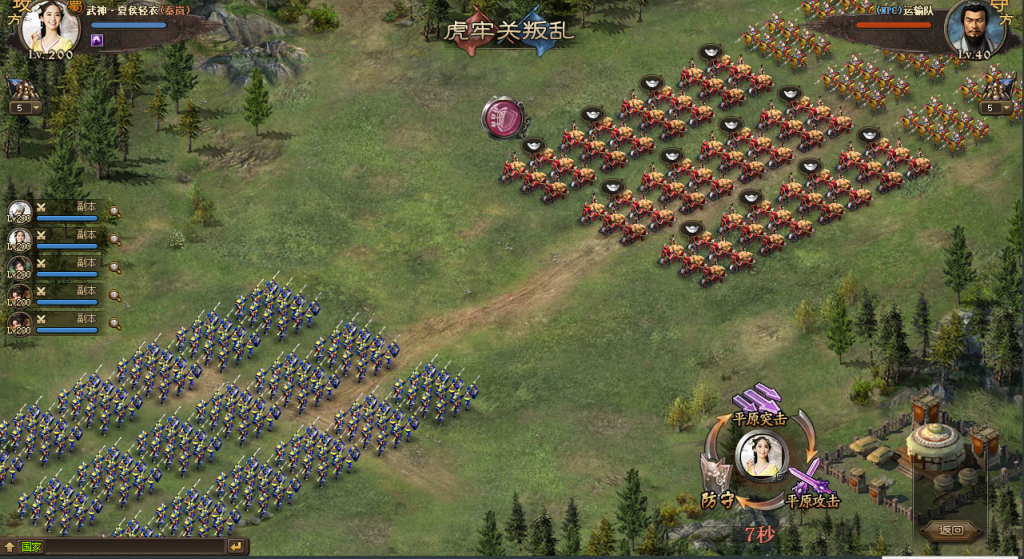Open the attacker's troop count dropdown
The height and width of the screenshot is (559, 1024).
[24, 108]
